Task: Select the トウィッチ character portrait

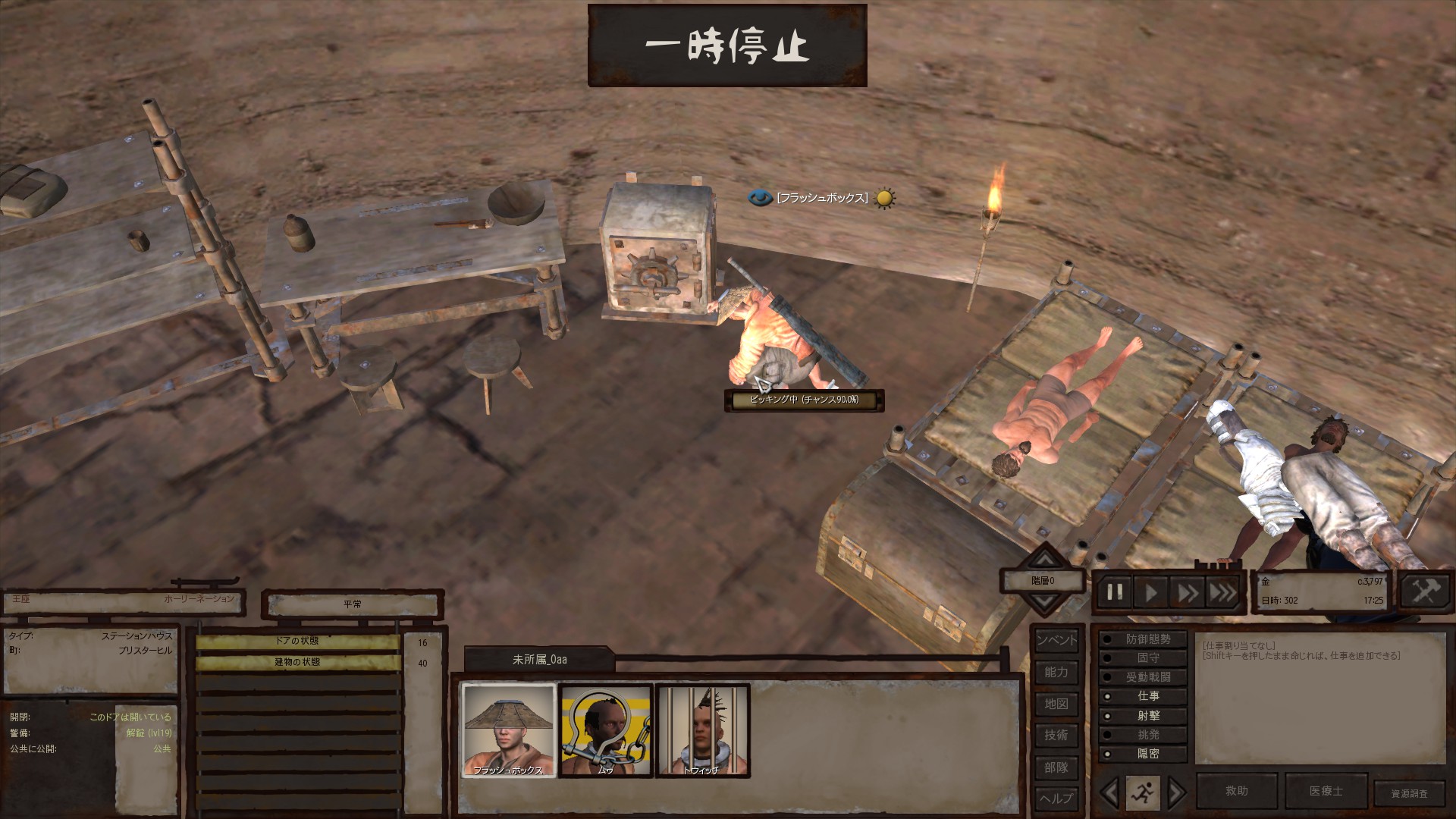Action: (x=702, y=730)
